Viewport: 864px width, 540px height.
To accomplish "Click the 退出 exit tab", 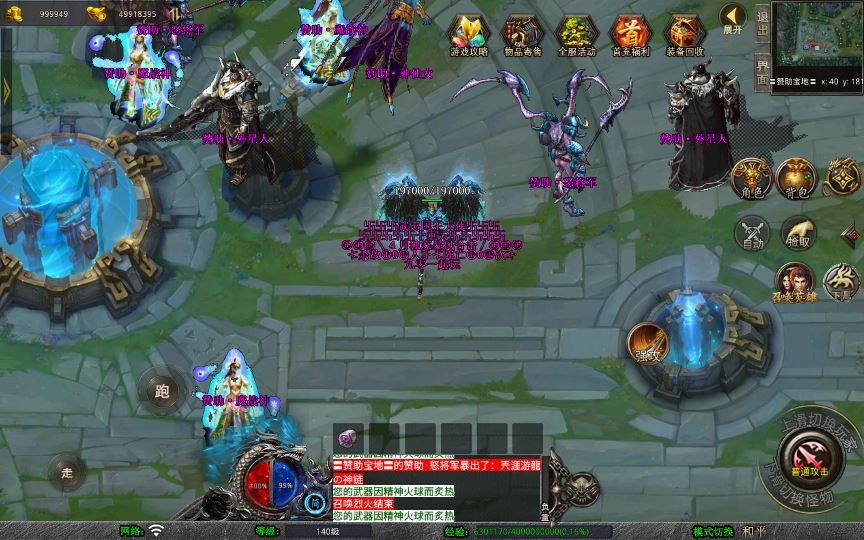I will click(x=763, y=24).
